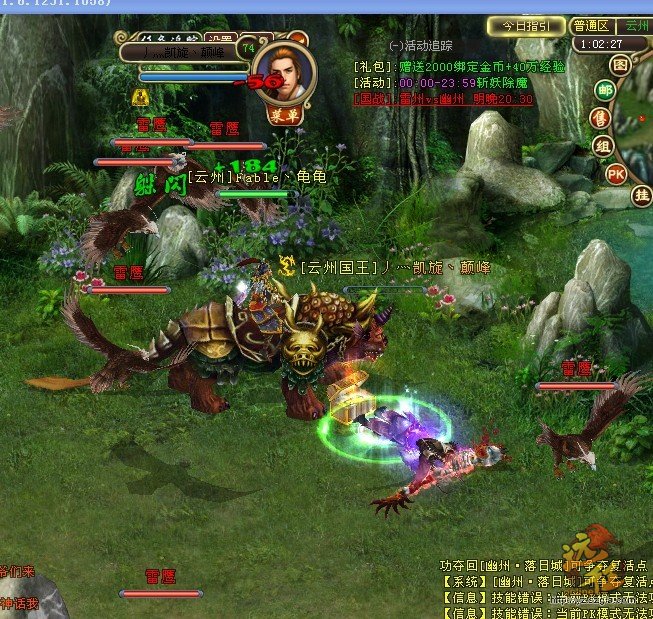Click the golden buff status icon
Viewport: 653px width, 619px height.
click(141, 97)
